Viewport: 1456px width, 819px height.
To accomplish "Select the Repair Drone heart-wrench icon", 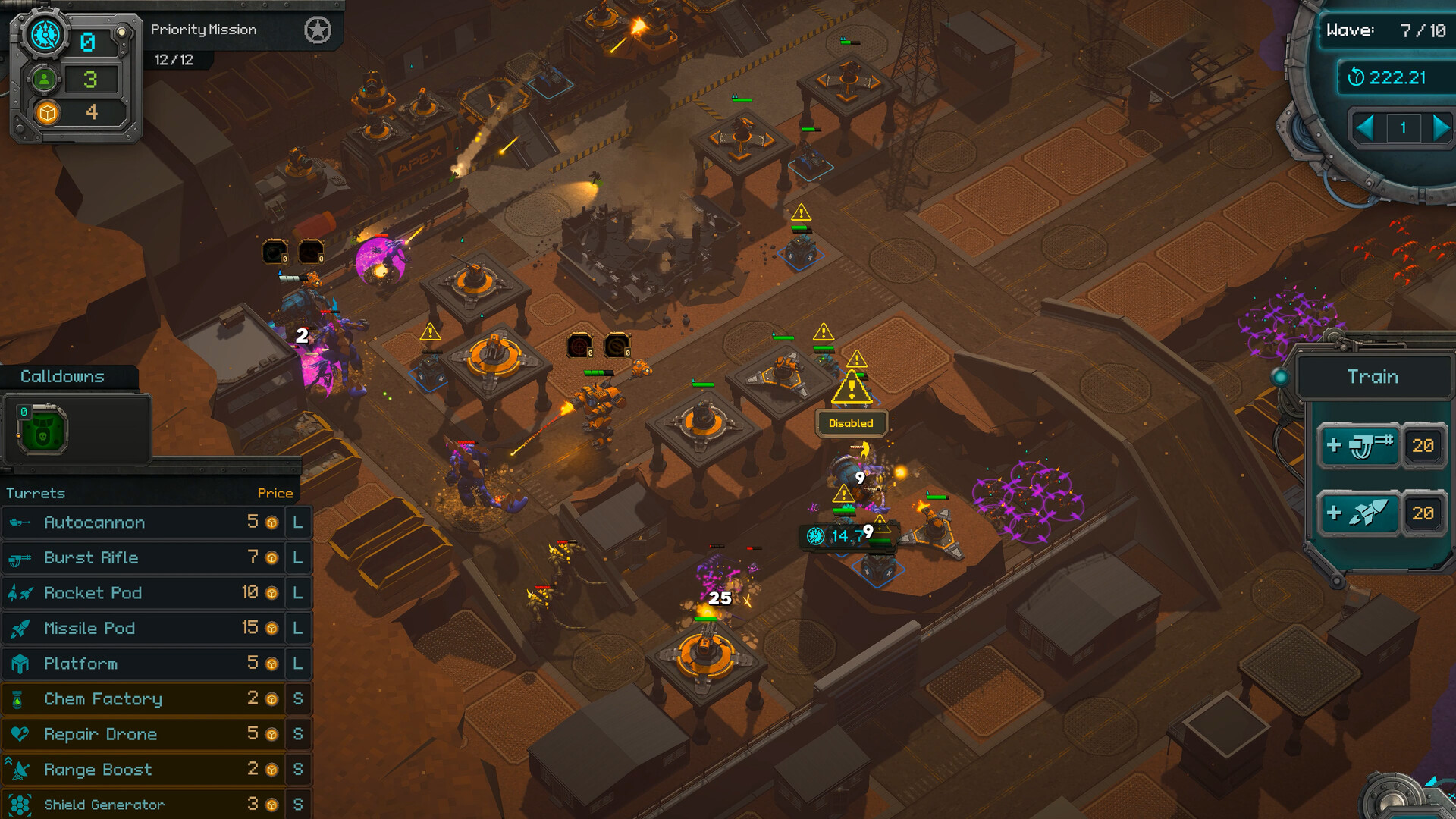I will pos(20,733).
